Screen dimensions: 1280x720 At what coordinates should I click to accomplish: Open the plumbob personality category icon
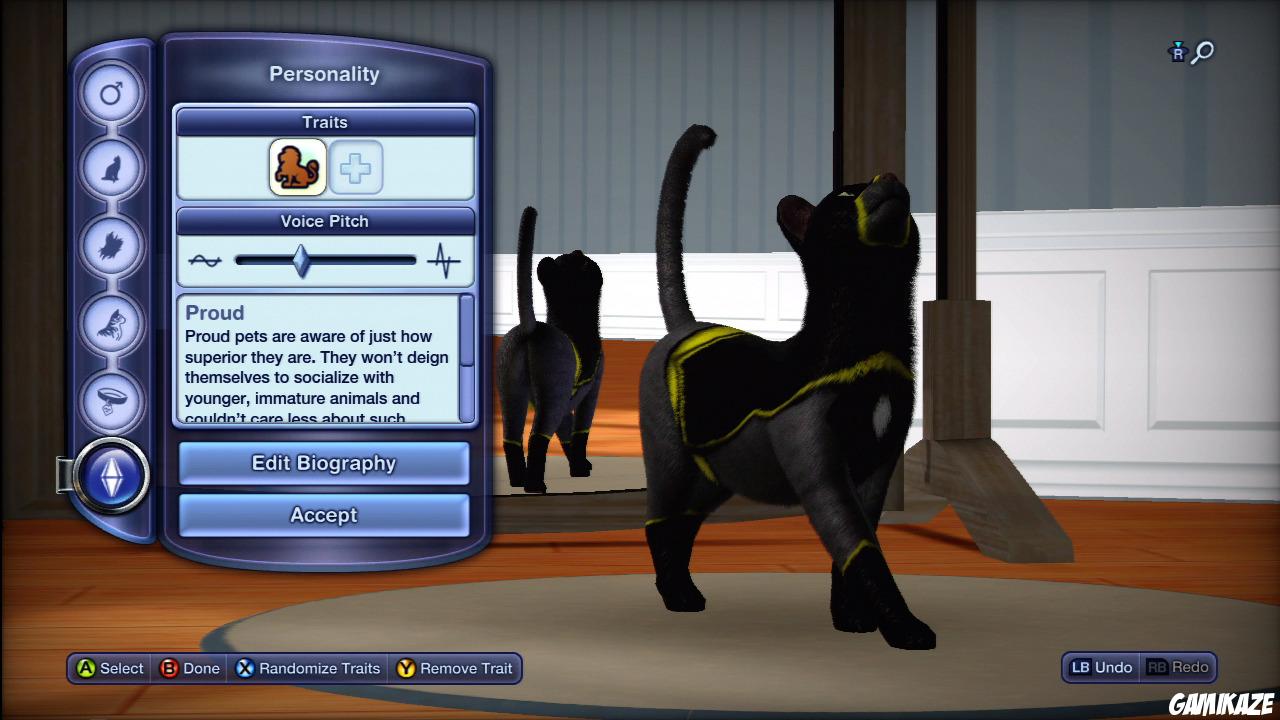112,477
